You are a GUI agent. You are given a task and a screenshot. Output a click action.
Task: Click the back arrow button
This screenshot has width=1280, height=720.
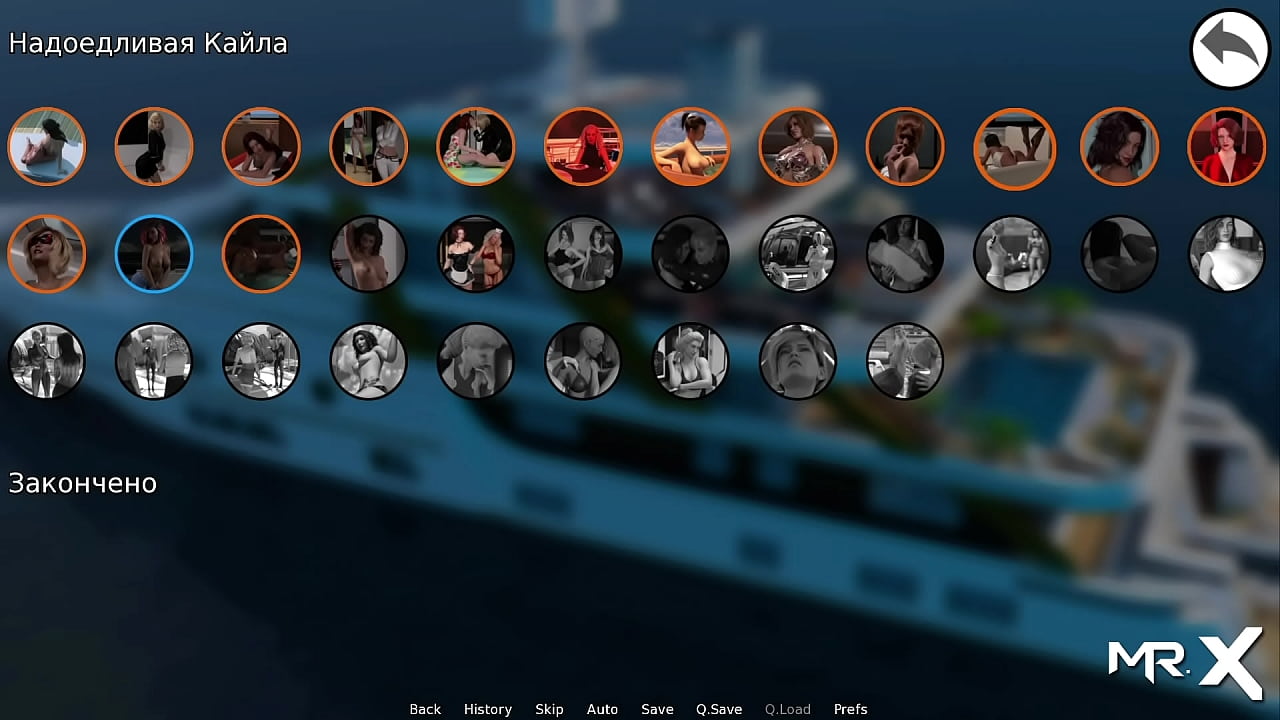[x=1229, y=49]
